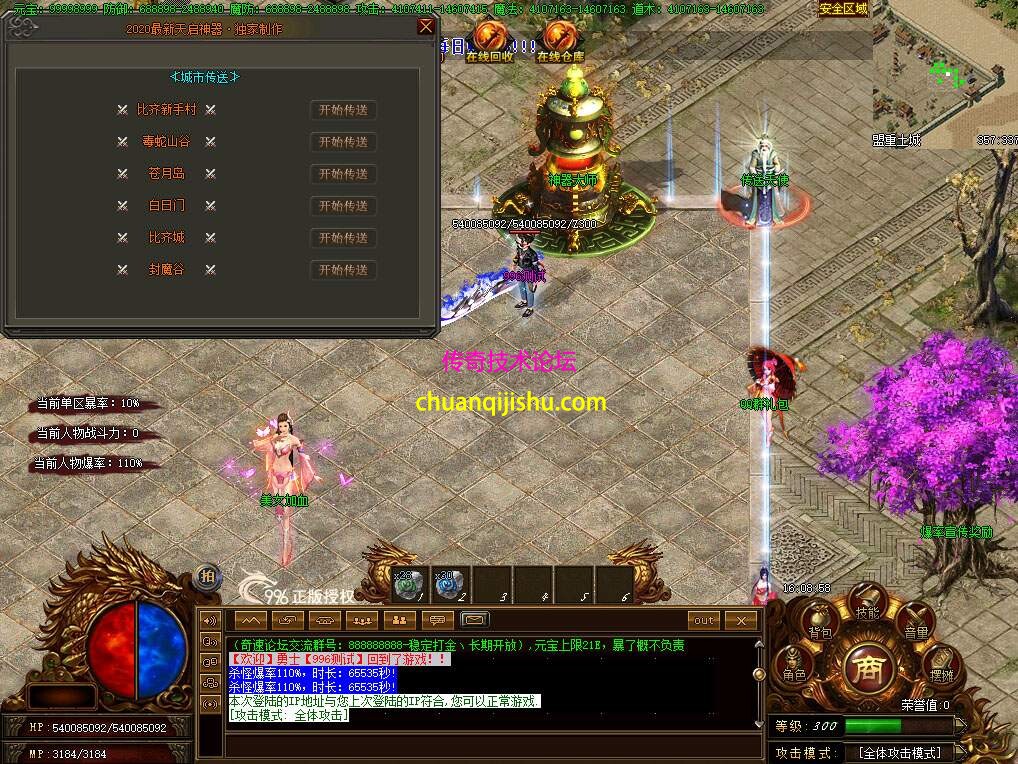The image size is (1018, 764).
Task: Close the city teleport window
Action: click(426, 28)
